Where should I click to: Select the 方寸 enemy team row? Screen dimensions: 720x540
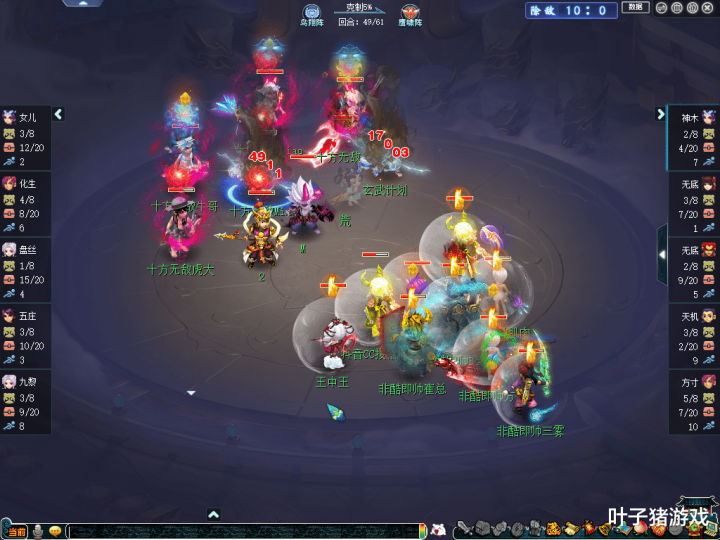point(694,401)
